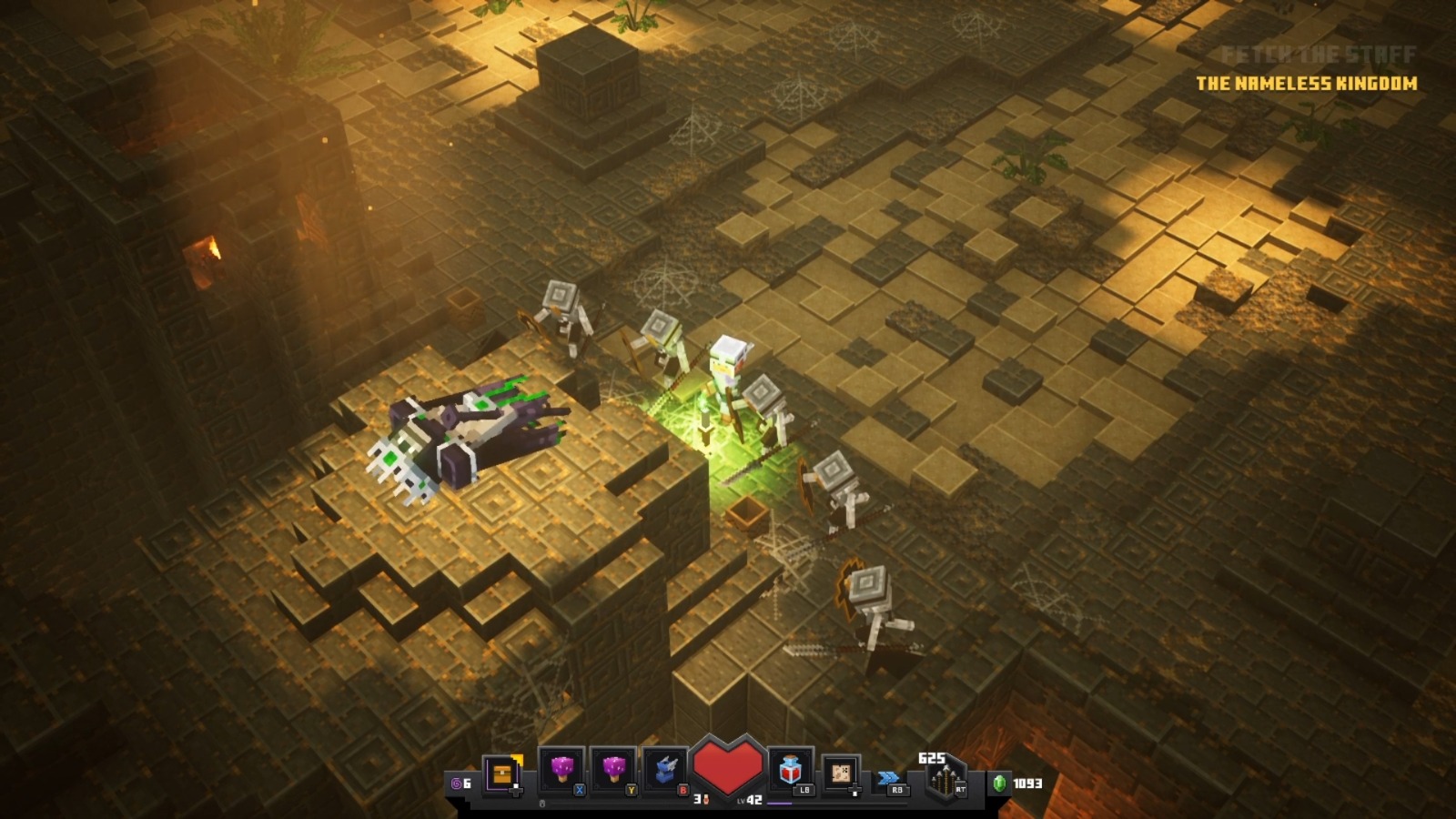Use the mushroom artifact labeled Y
This screenshot has width=1456, height=819.
[614, 773]
